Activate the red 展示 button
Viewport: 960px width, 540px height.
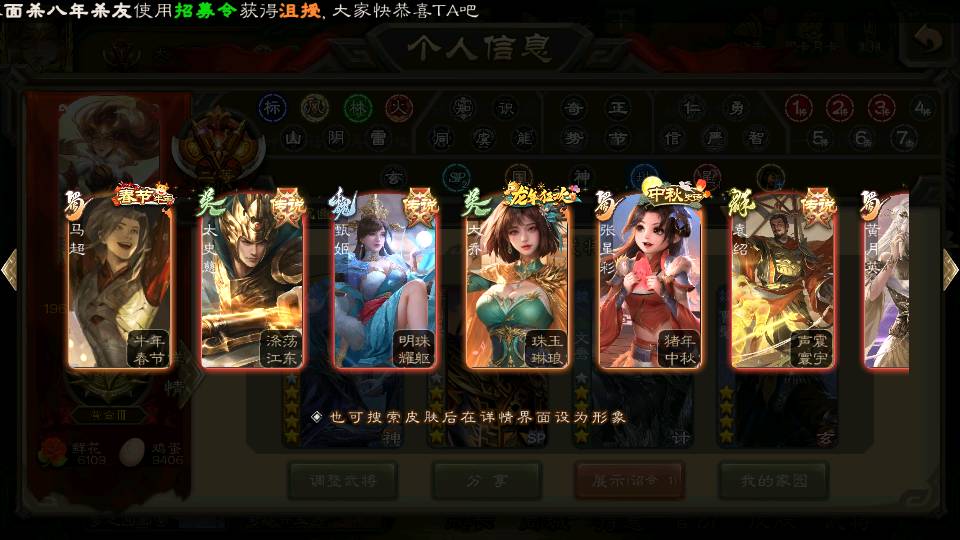[629, 481]
